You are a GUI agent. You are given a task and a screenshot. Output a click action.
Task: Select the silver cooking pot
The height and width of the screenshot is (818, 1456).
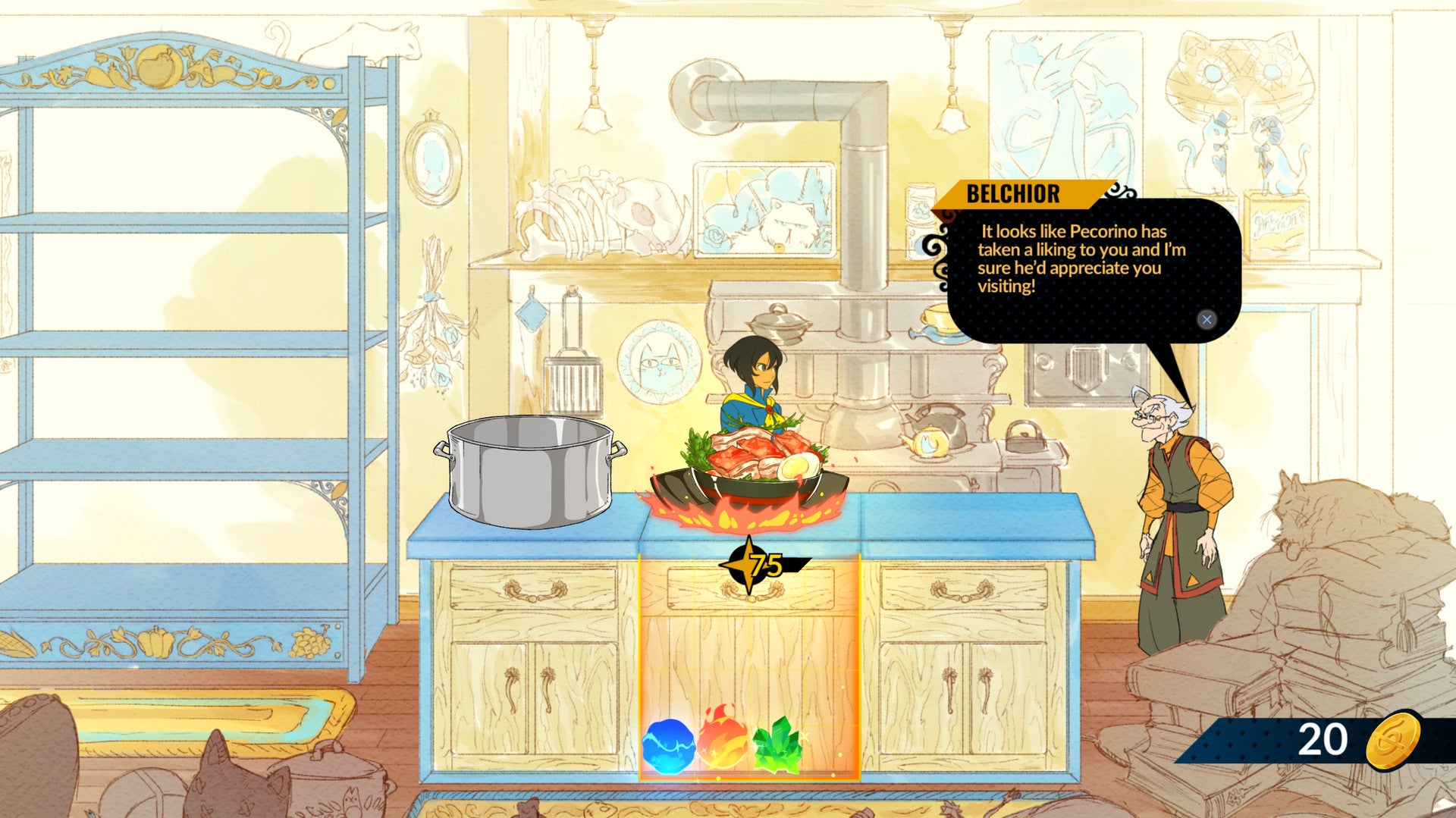529,466
